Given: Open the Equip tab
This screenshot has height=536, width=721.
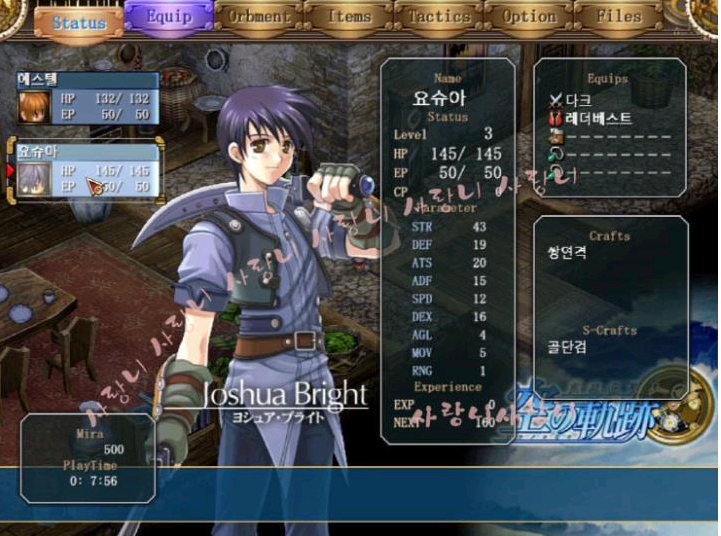Looking at the screenshot, I should 168,17.
